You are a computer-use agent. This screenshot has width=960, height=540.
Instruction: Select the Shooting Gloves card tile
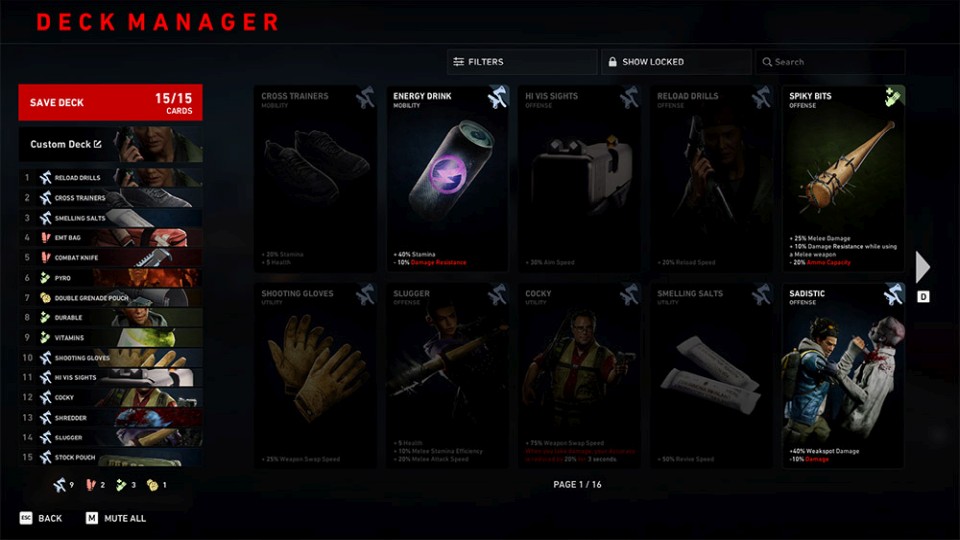click(314, 376)
